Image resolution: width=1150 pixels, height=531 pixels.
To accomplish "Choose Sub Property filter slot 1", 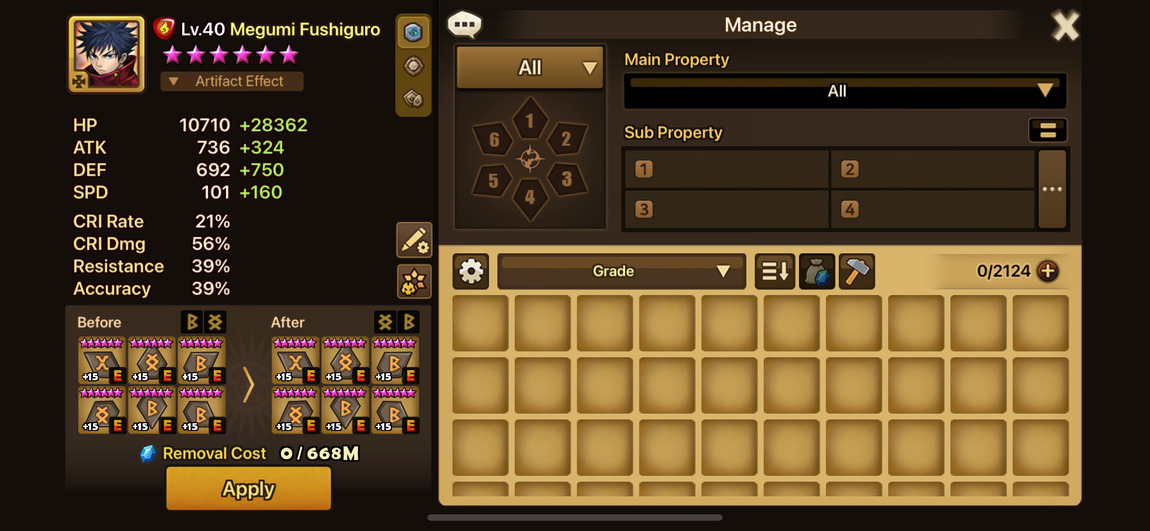I will pyautogui.click(x=726, y=169).
